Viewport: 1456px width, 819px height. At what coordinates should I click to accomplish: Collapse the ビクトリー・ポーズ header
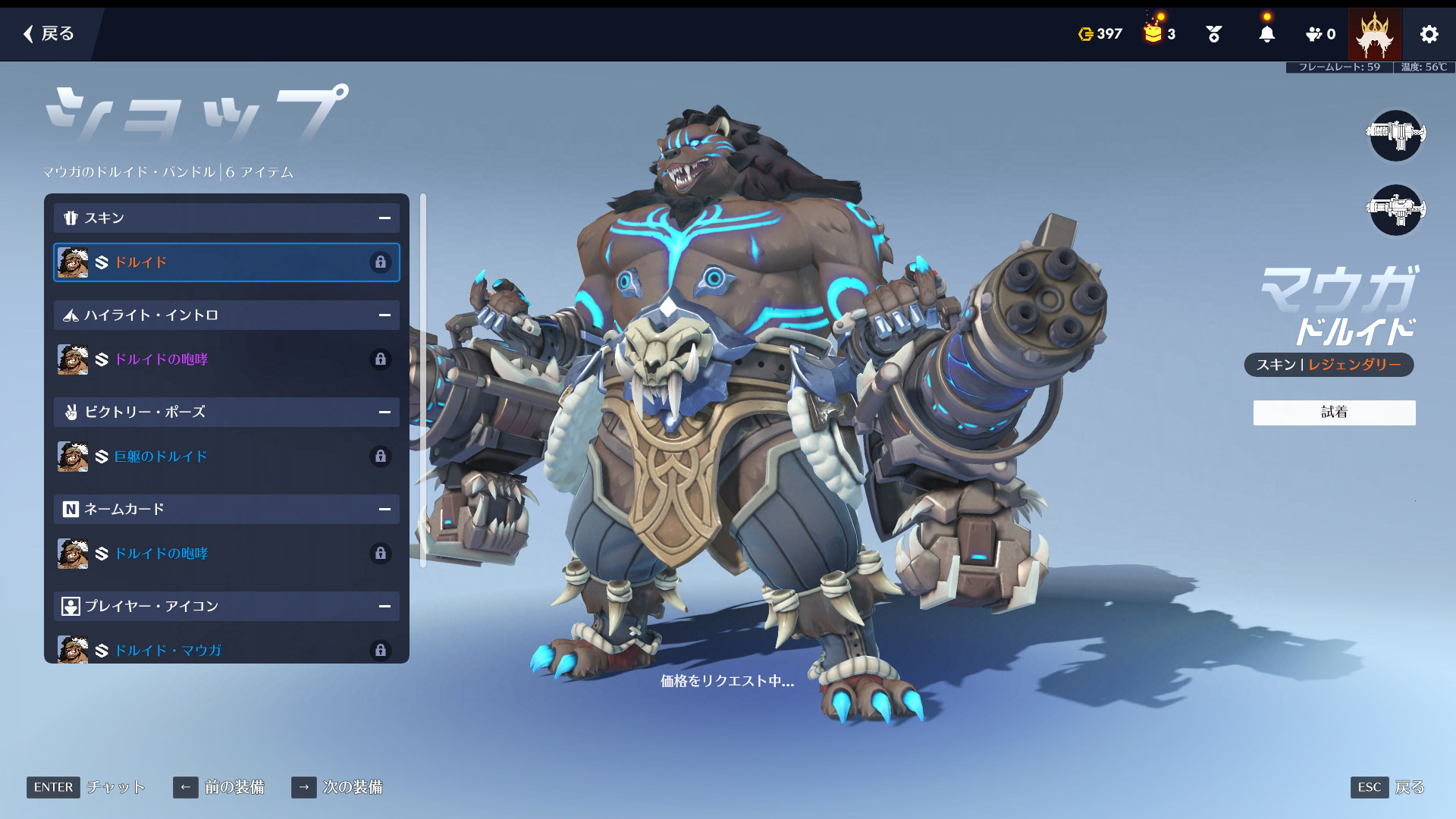(x=226, y=413)
